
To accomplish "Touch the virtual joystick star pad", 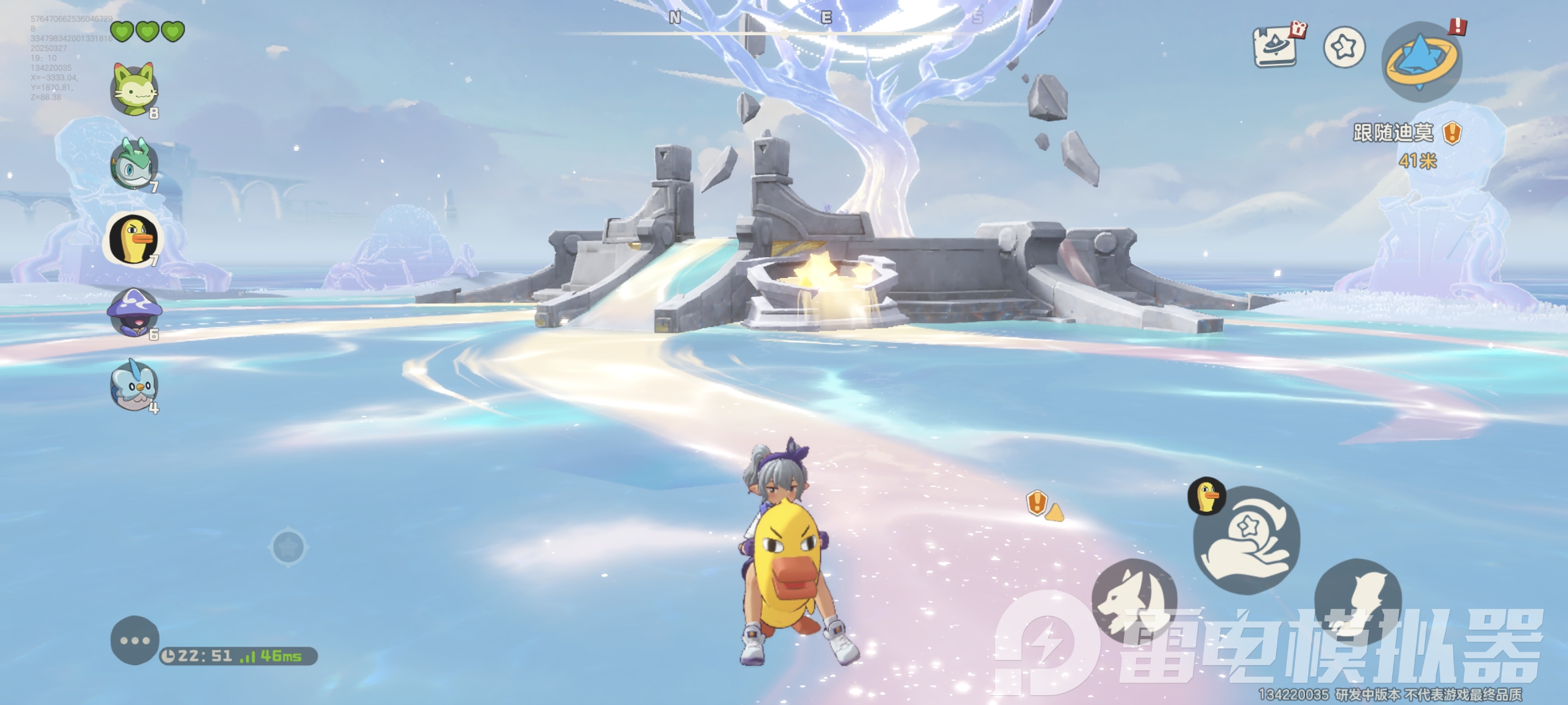I will (289, 547).
